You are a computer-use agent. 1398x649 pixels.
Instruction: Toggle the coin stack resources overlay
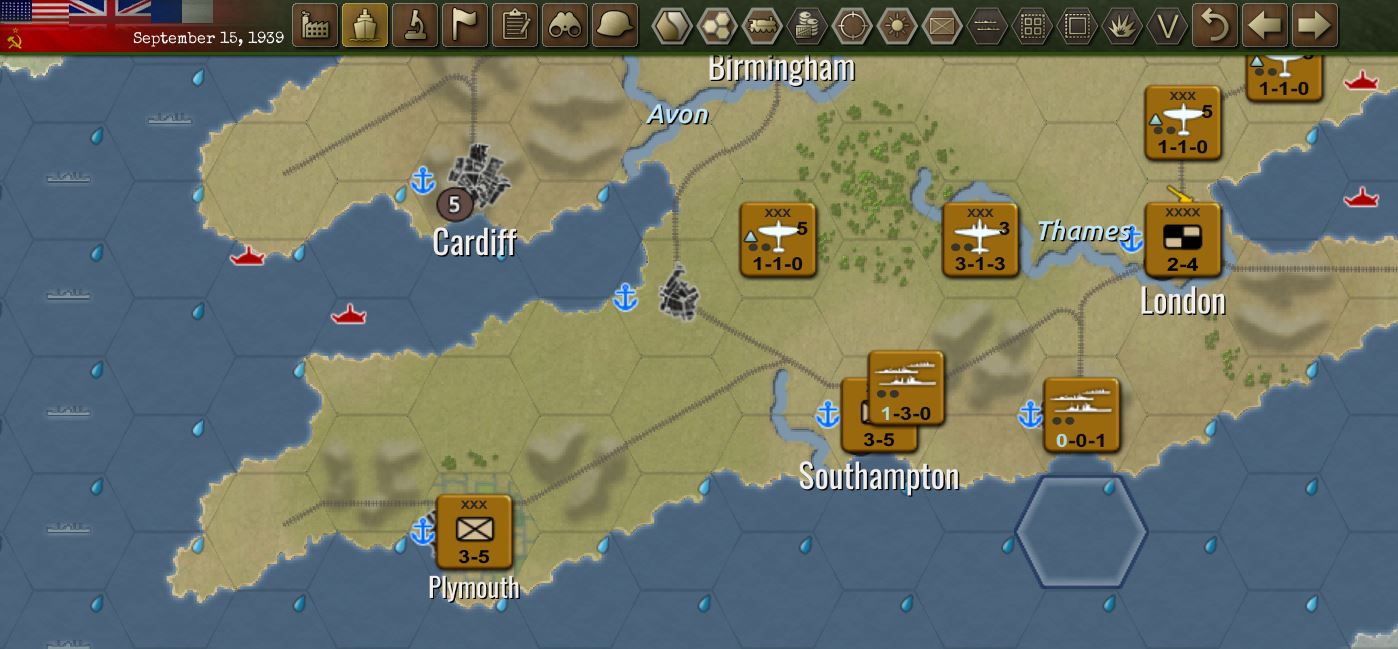pos(807,26)
